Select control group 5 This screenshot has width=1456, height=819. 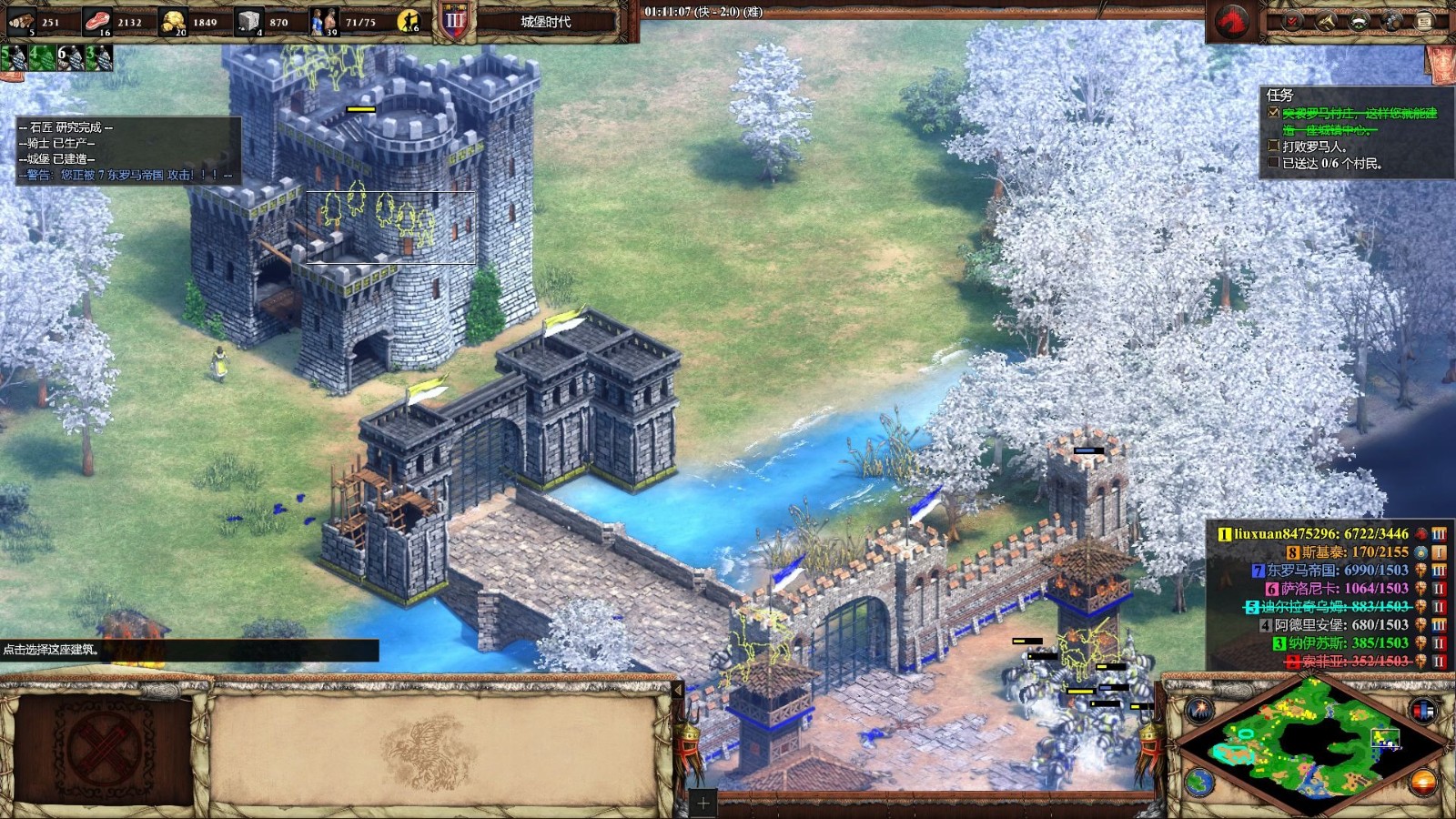(x=14, y=58)
